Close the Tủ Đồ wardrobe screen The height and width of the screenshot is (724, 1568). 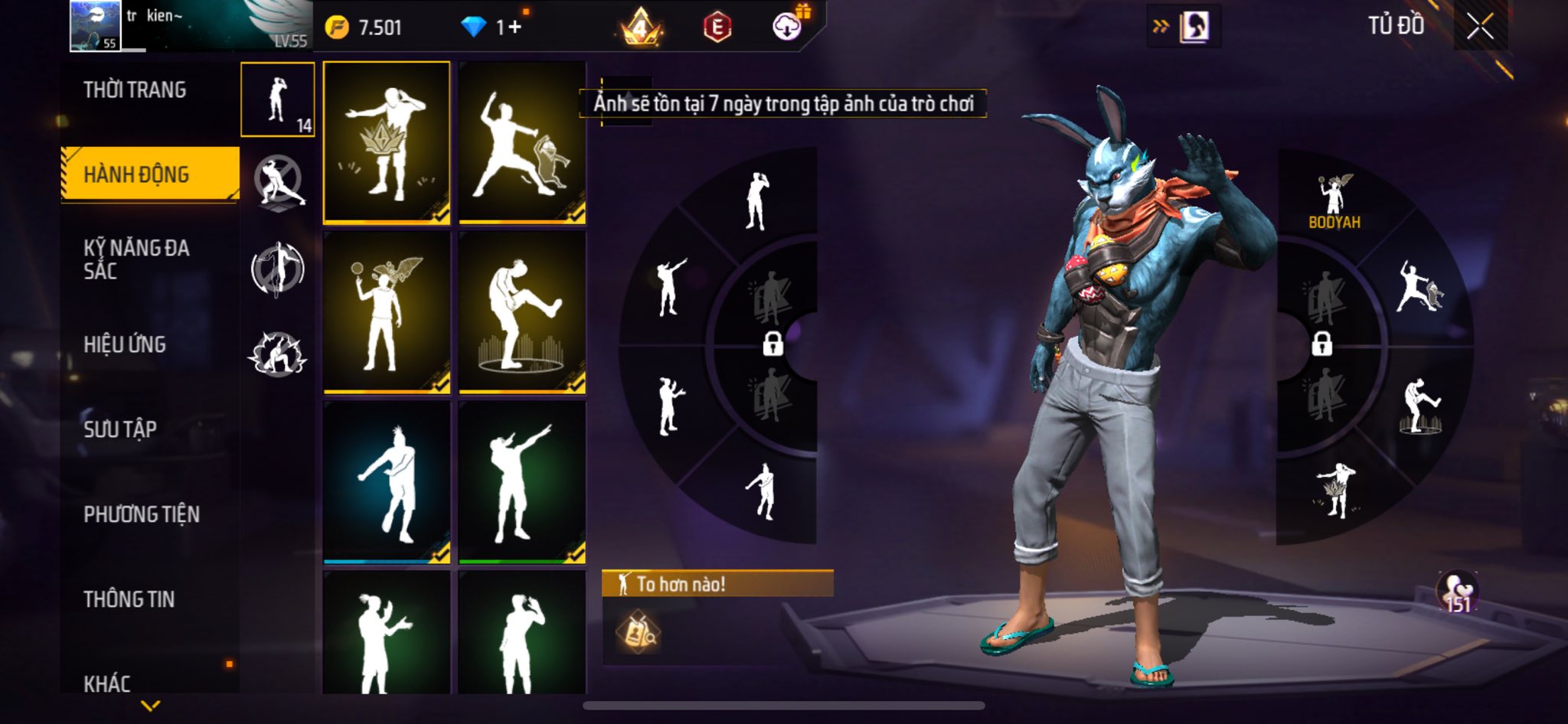coord(1480,27)
